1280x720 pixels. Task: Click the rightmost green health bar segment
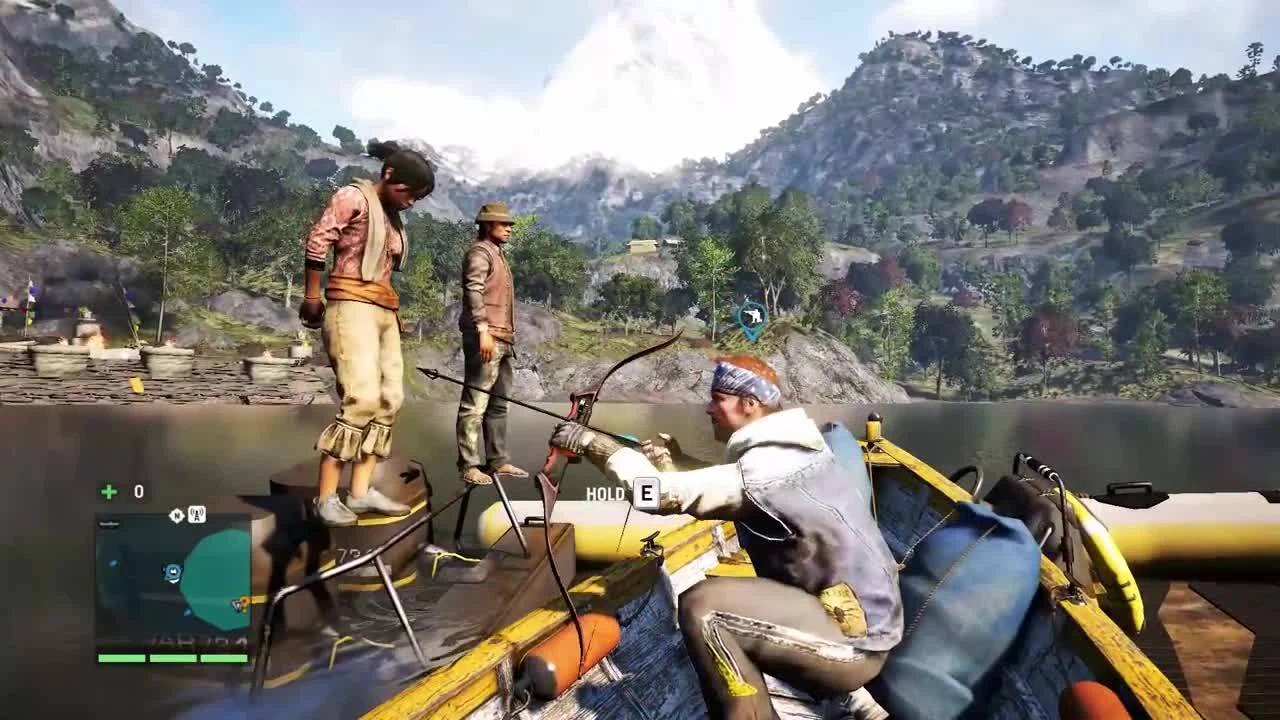click(x=225, y=658)
